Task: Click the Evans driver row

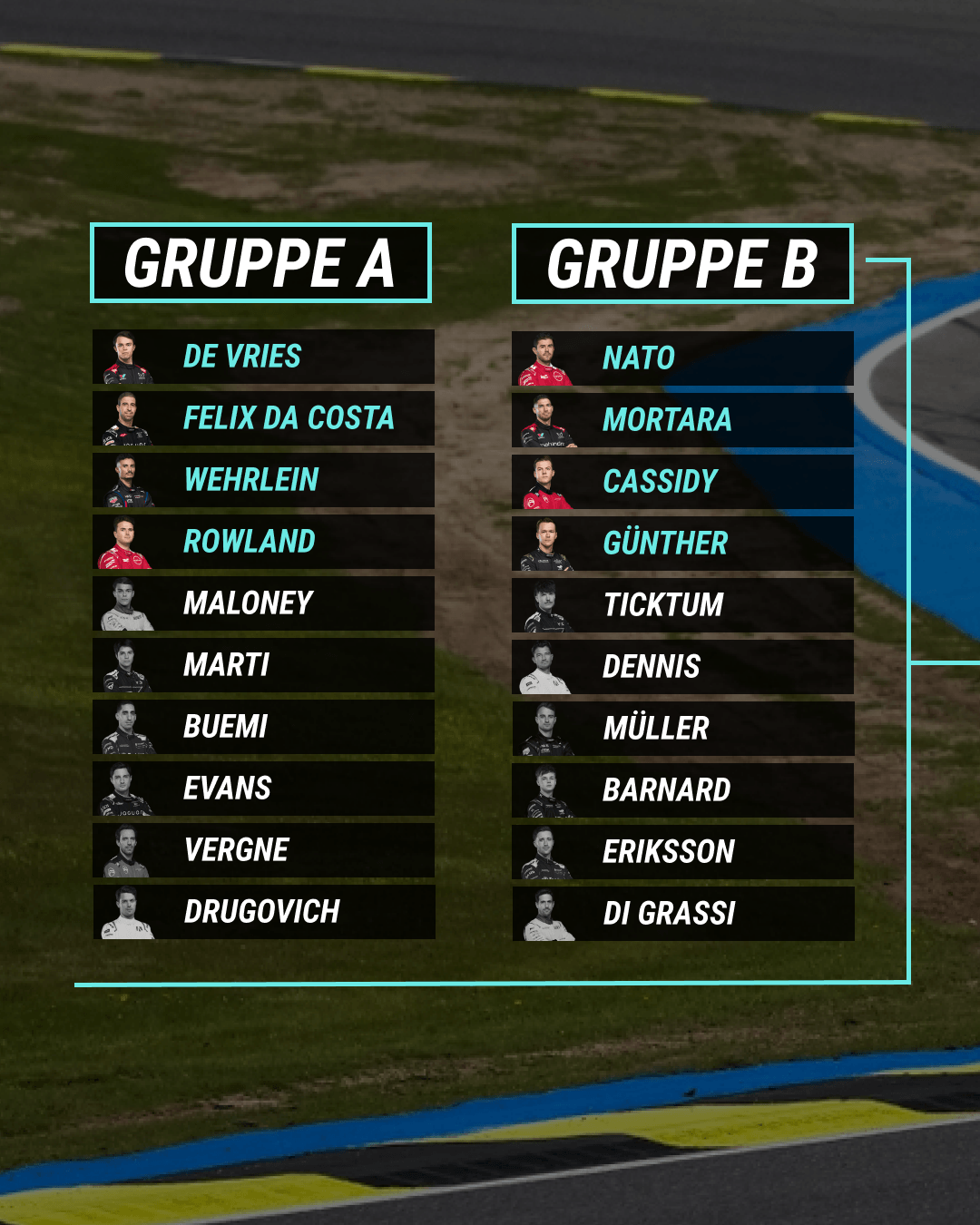Action: coord(263,789)
